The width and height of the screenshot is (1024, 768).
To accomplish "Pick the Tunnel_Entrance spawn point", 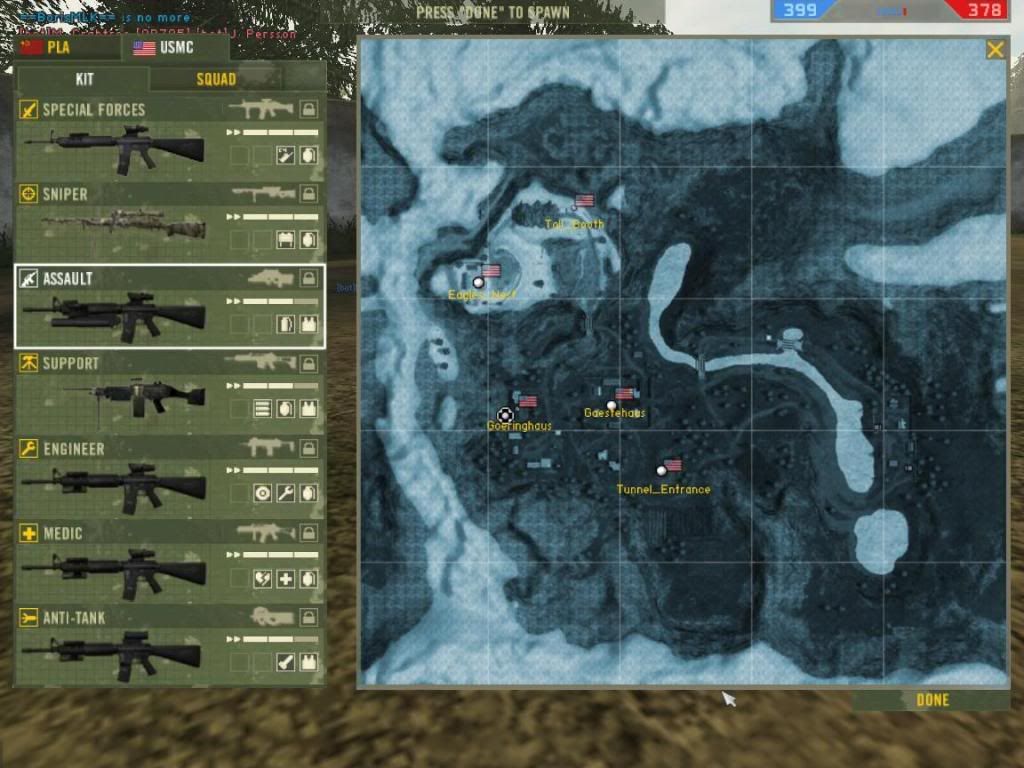I will click(660, 470).
